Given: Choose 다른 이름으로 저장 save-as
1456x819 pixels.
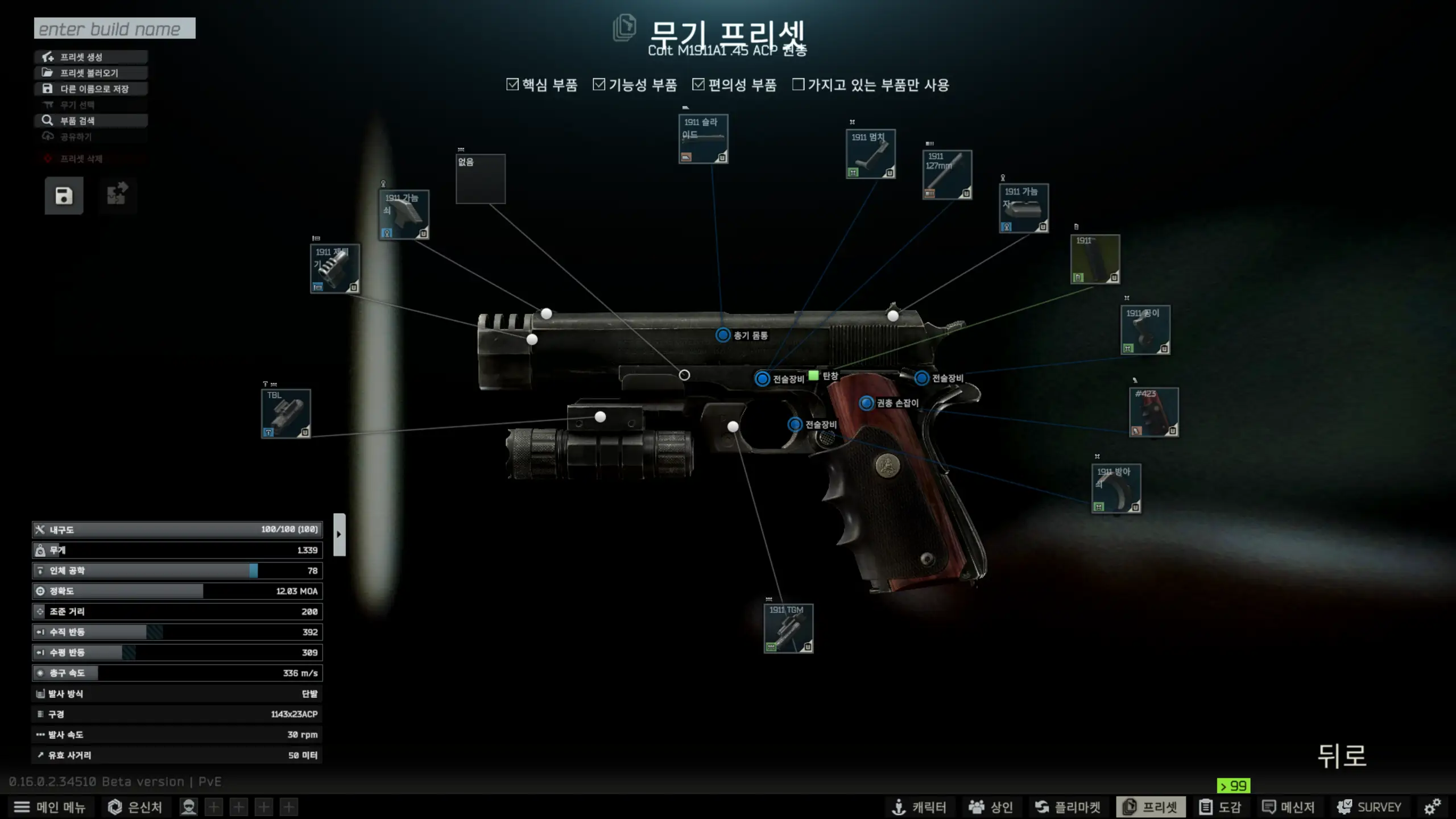Looking at the screenshot, I should (91, 89).
